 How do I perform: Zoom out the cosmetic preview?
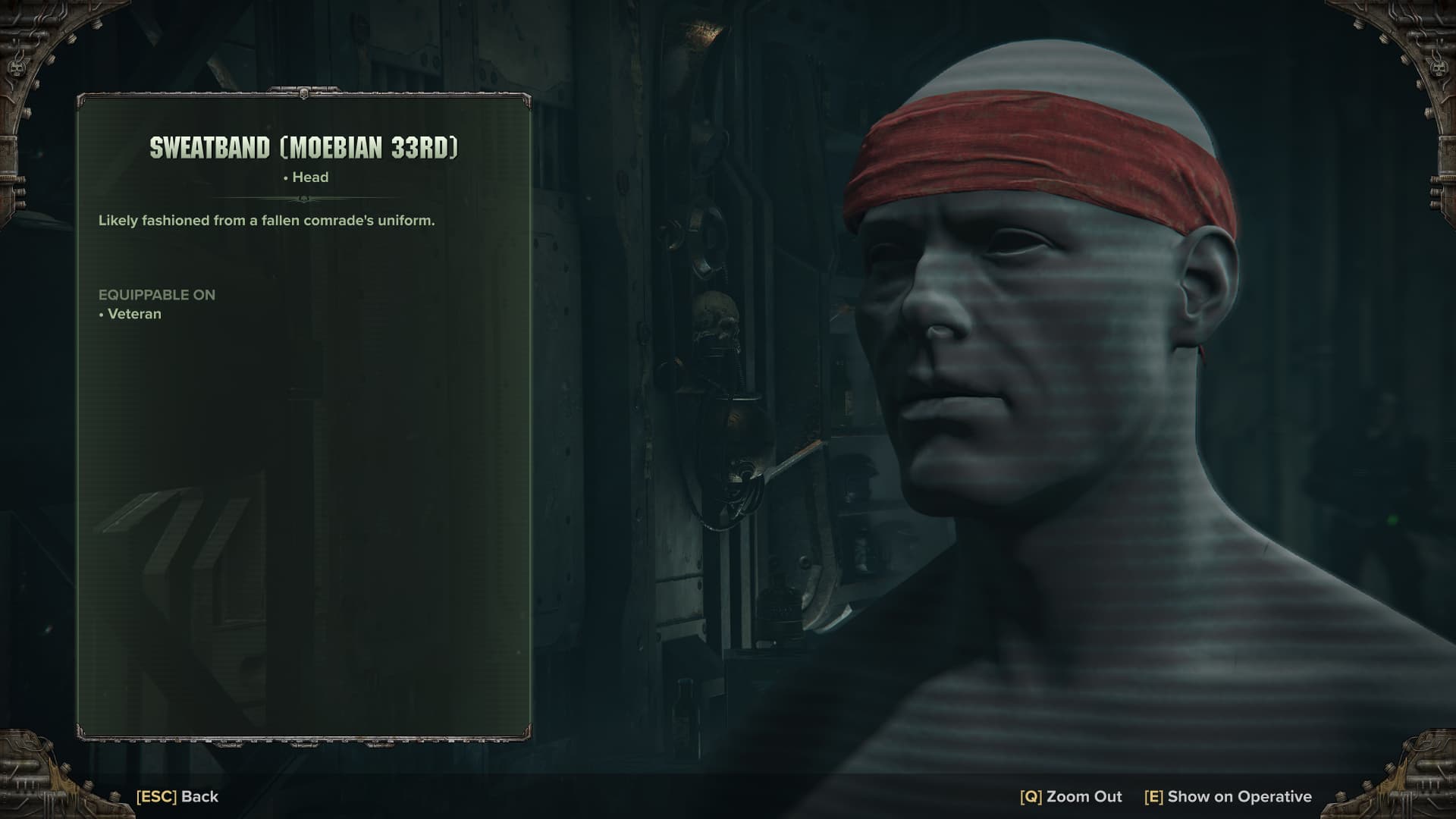1071,796
